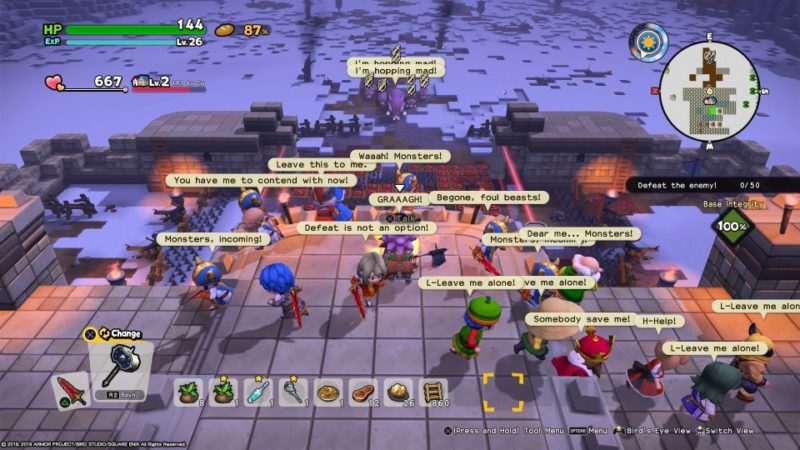Click the gratitude hearts icon
Screen dimensions: 800x450
[54, 82]
